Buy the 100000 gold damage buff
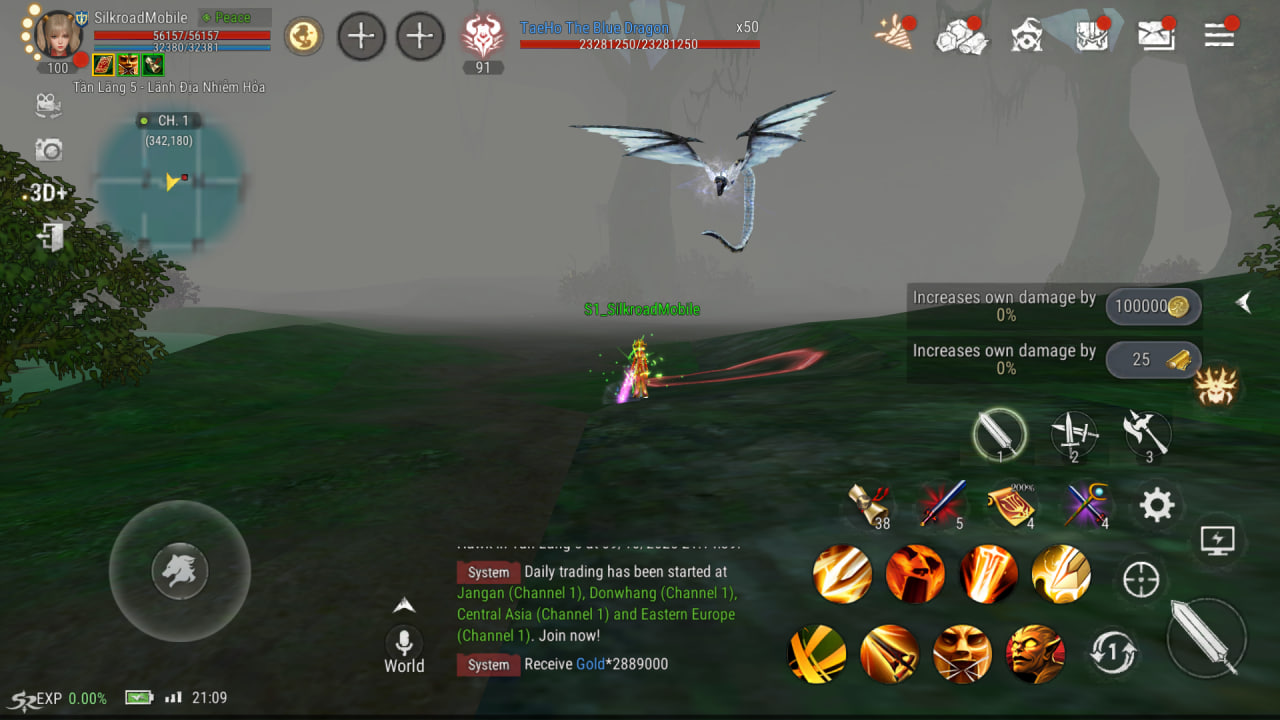 [1153, 307]
